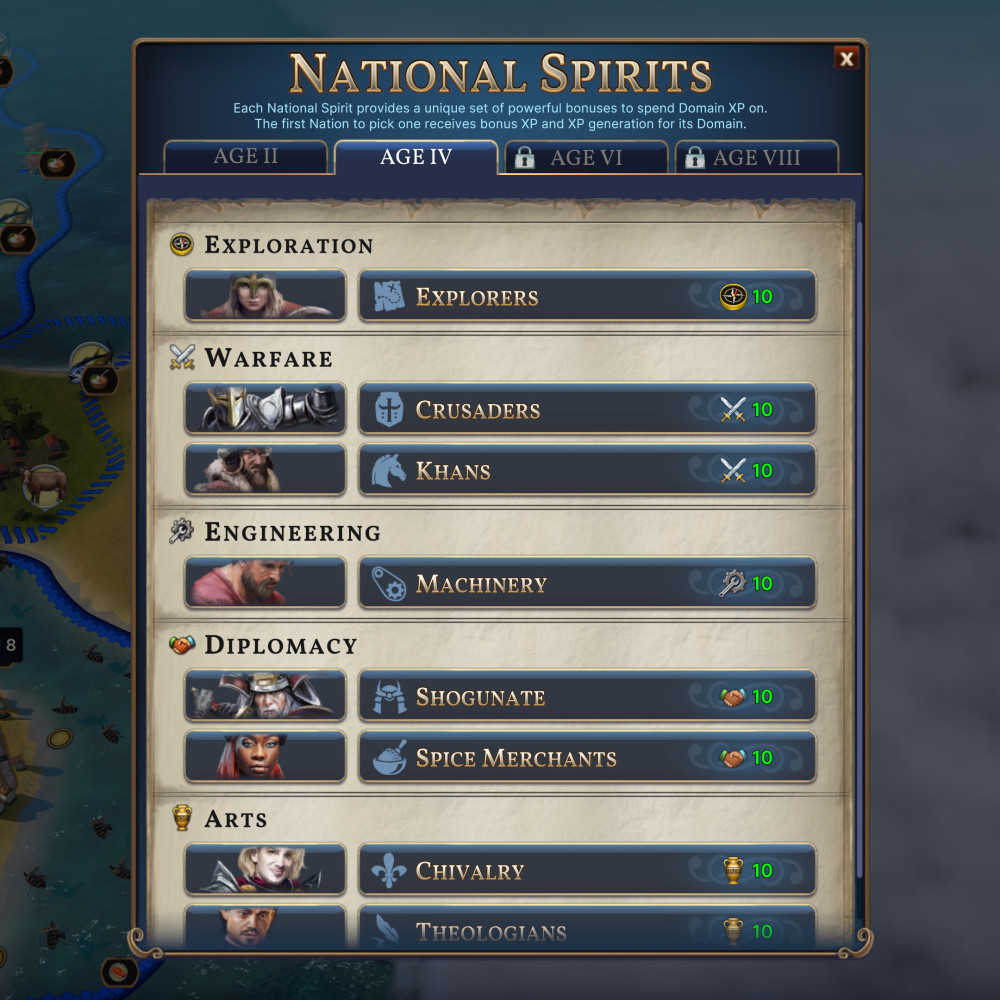Click the Spice Merchants portrait

click(265, 758)
